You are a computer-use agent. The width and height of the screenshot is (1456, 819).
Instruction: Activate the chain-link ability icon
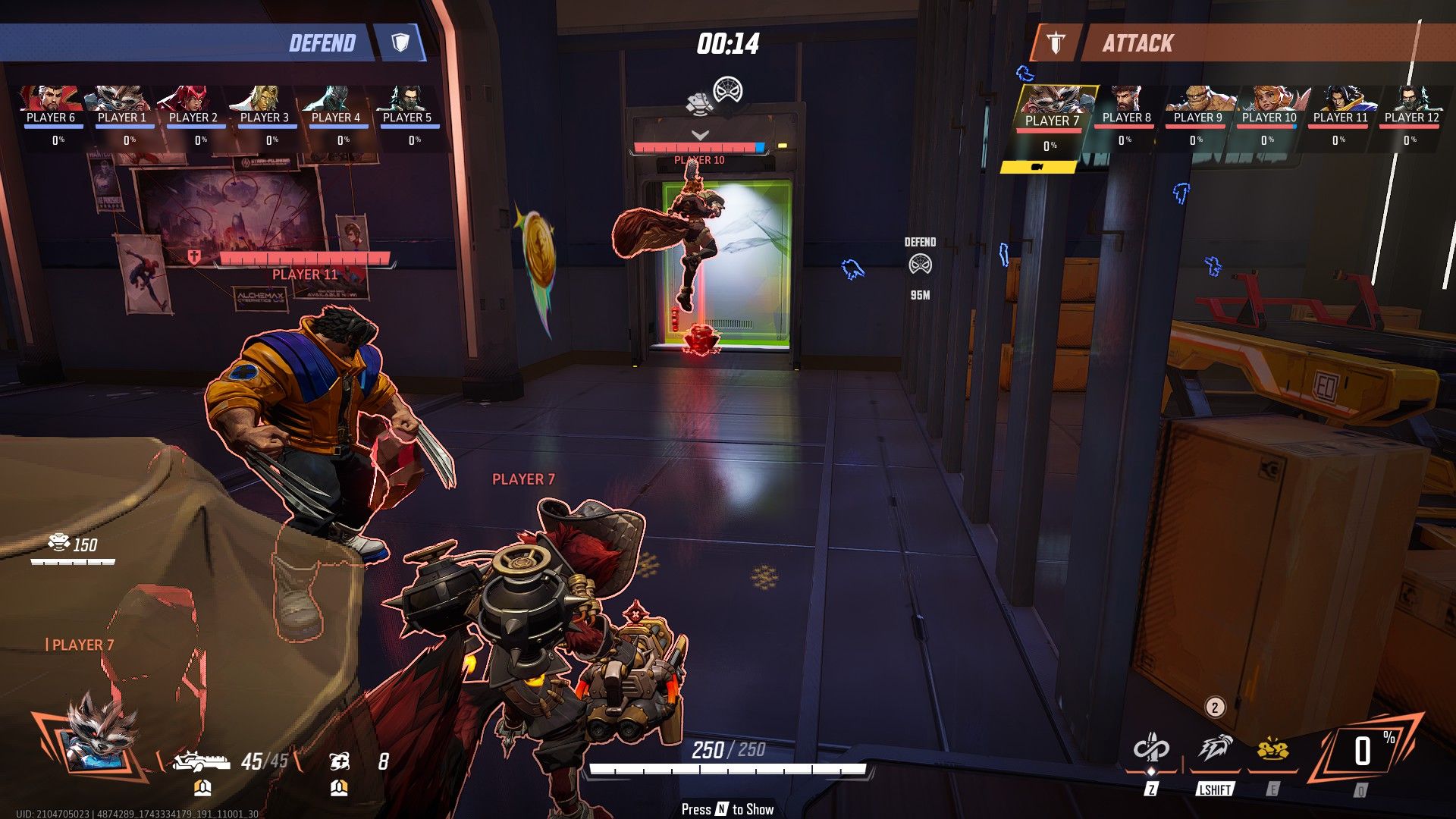pyautogui.click(x=1151, y=750)
